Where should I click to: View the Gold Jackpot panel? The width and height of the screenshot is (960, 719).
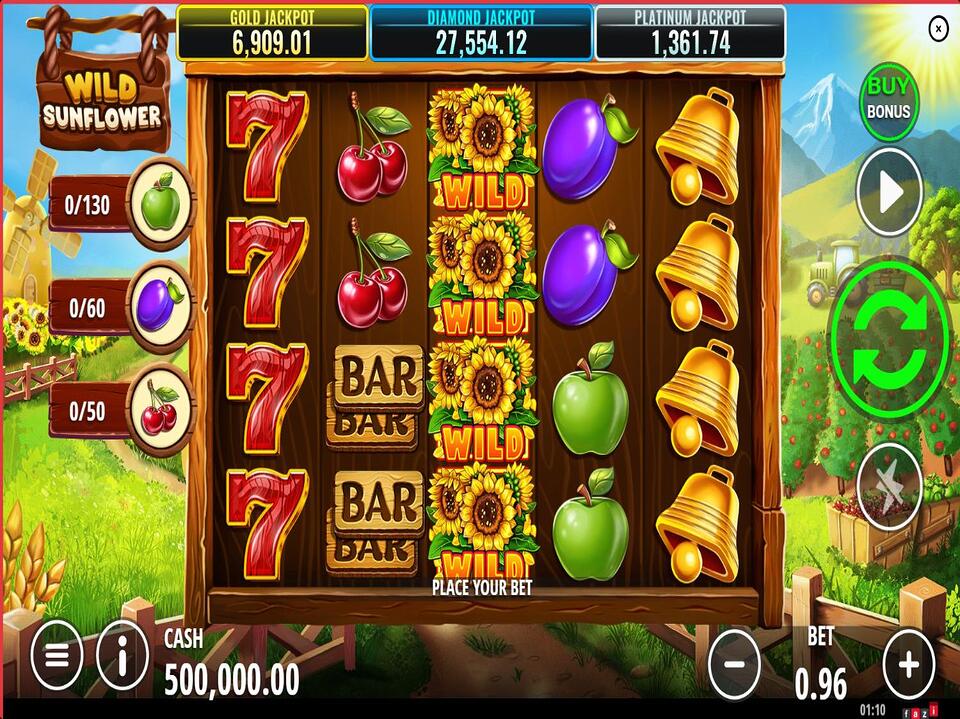coord(271,34)
